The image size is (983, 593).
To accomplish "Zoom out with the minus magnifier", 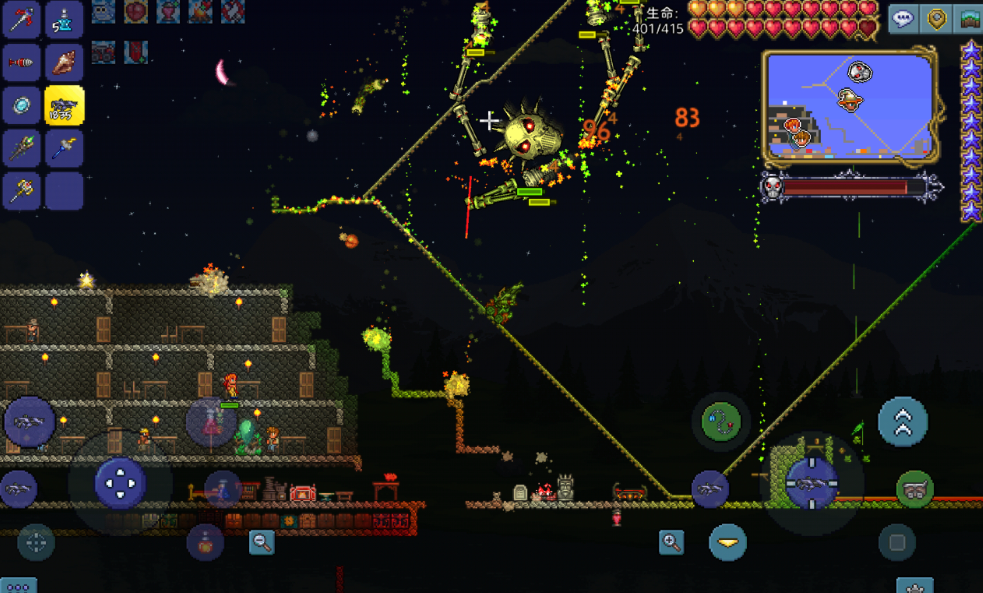I will pos(262,542).
